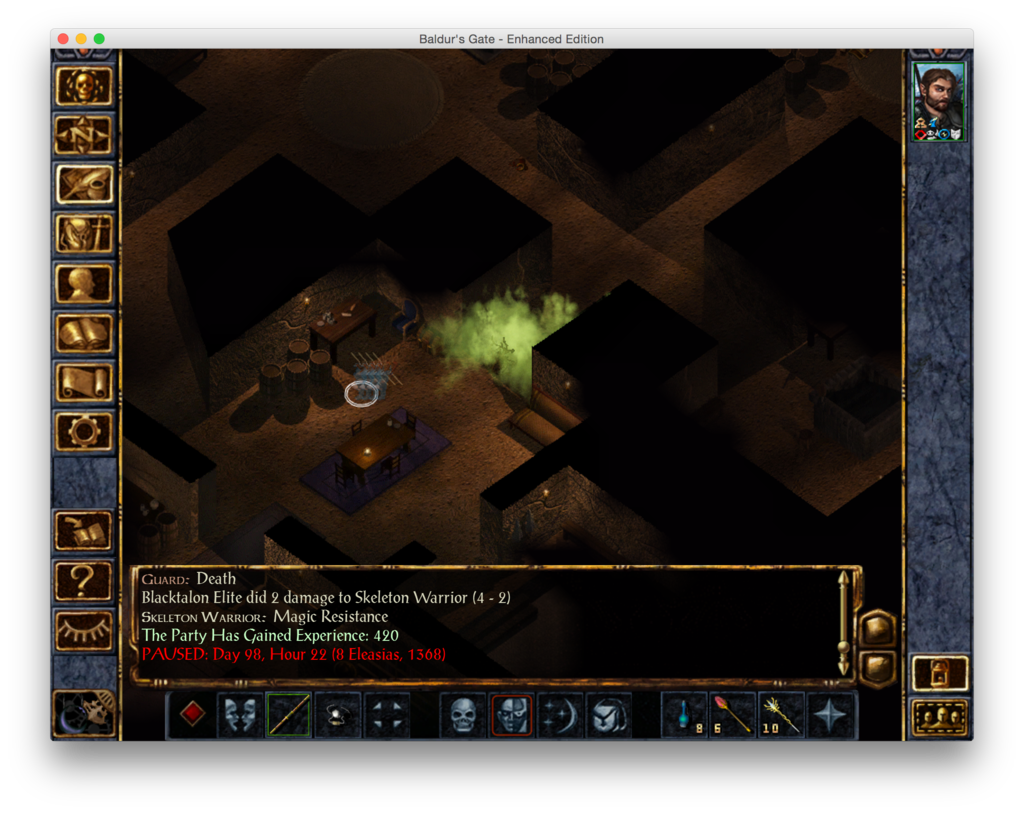Use the golden staff quick item
The height and width of the screenshot is (813, 1024).
(782, 715)
